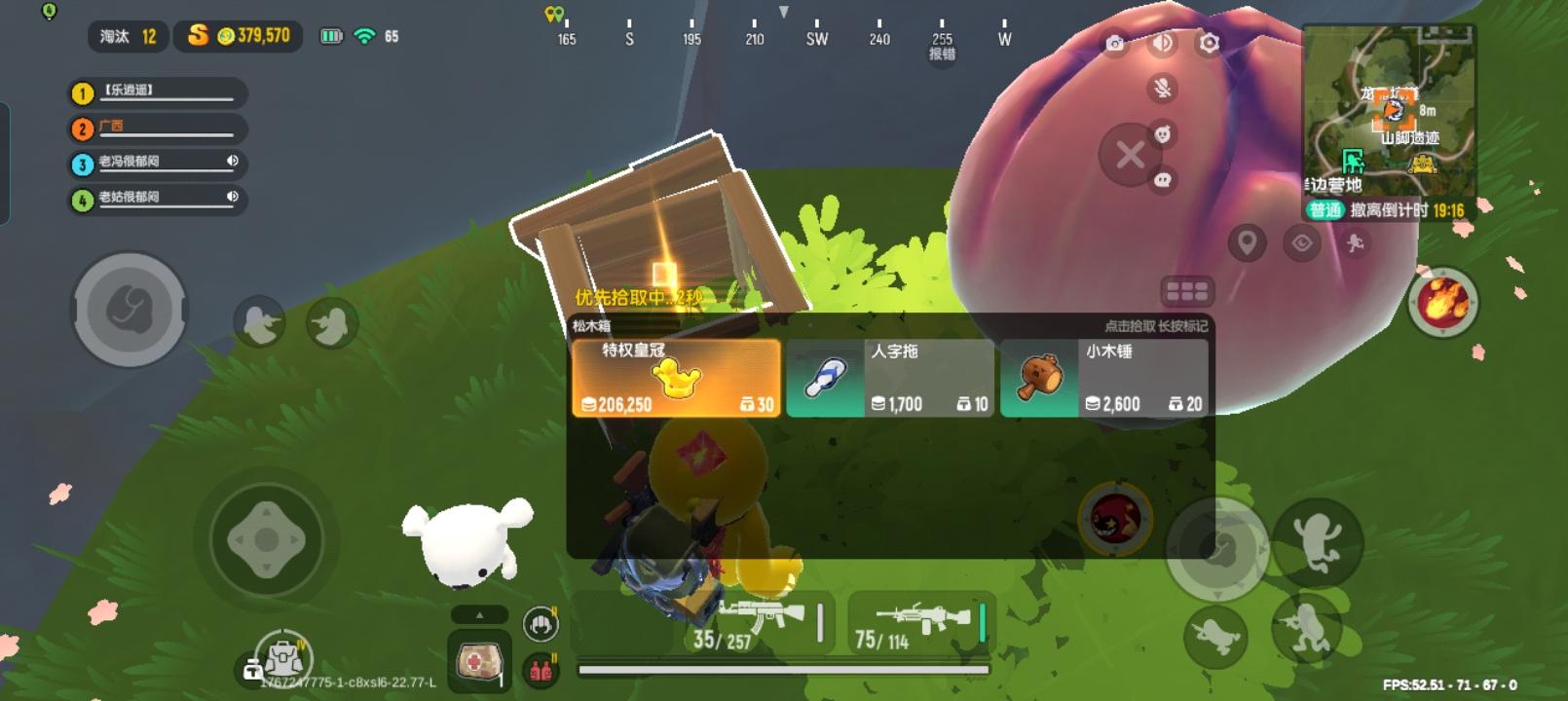This screenshot has height=701, width=1568.
Task: Tap the energy drink item icon
Action: click(x=539, y=670)
